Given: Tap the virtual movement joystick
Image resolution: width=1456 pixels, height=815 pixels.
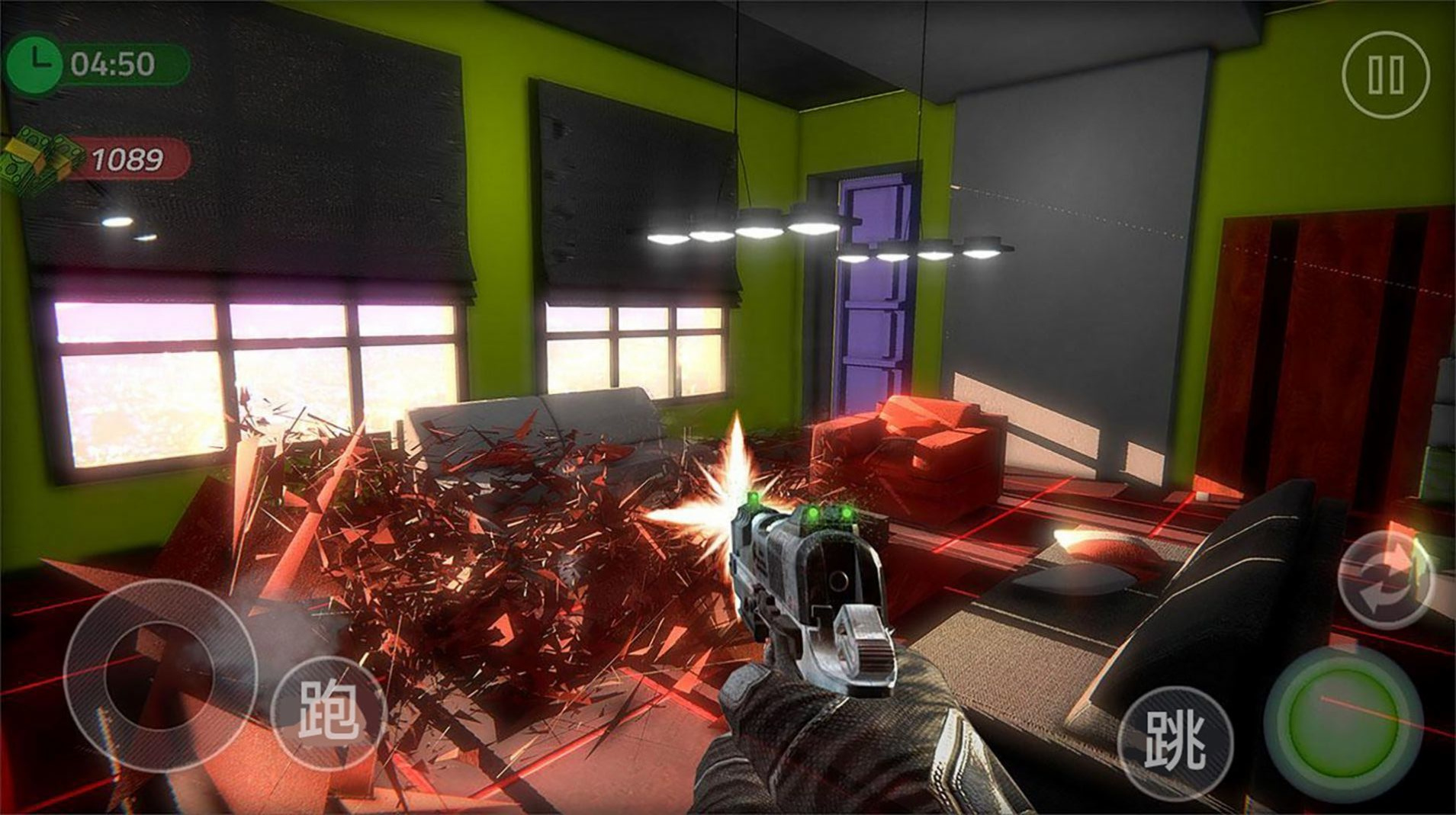Looking at the screenshot, I should [159, 675].
